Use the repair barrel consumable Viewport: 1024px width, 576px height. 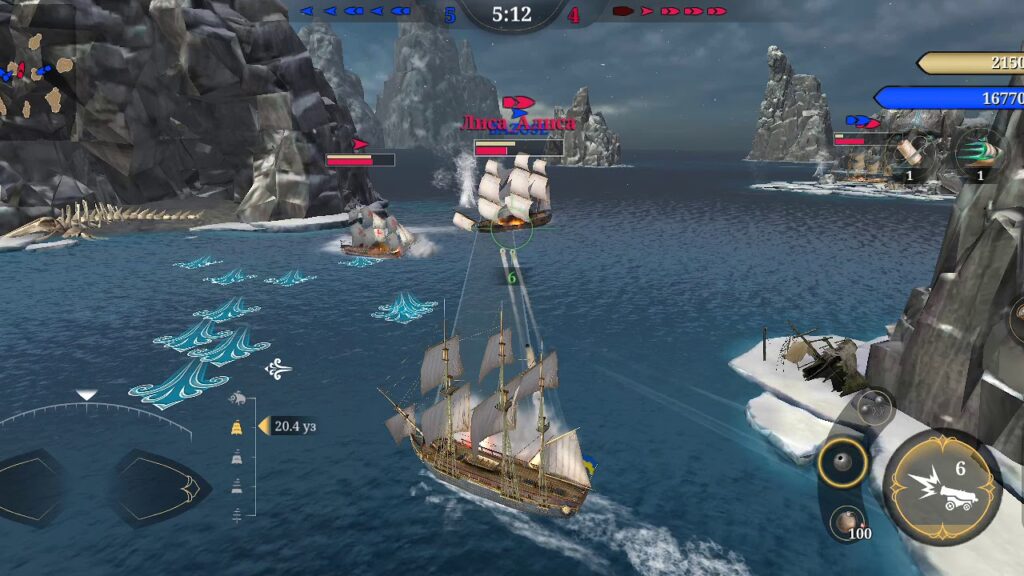click(909, 152)
